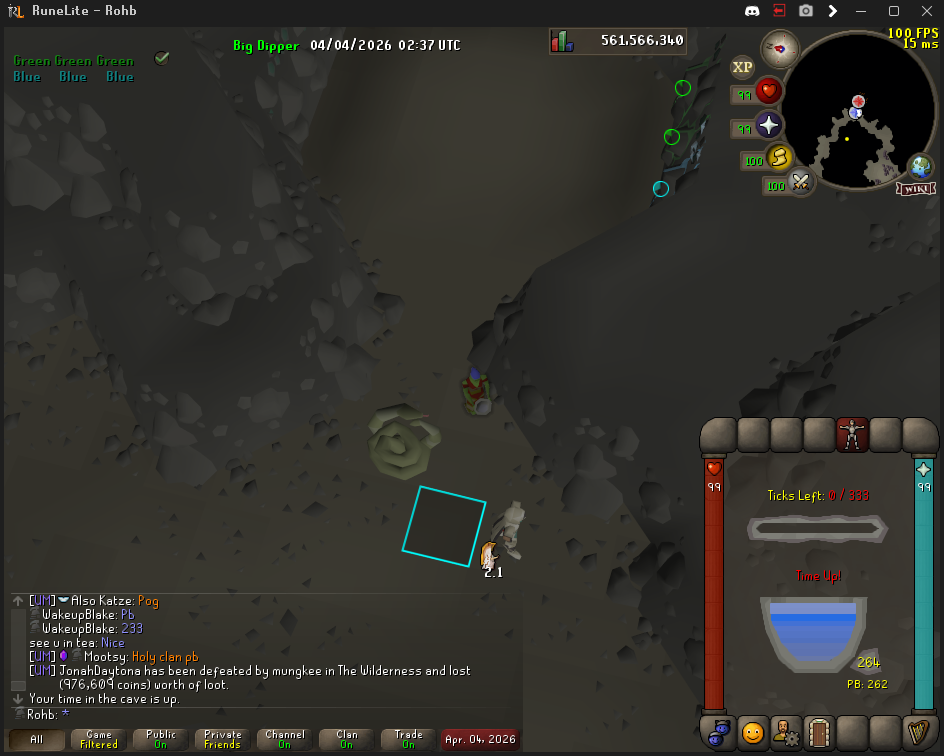Open the Game chat filter tab
Viewport: 944px width, 756px height.
(99, 740)
